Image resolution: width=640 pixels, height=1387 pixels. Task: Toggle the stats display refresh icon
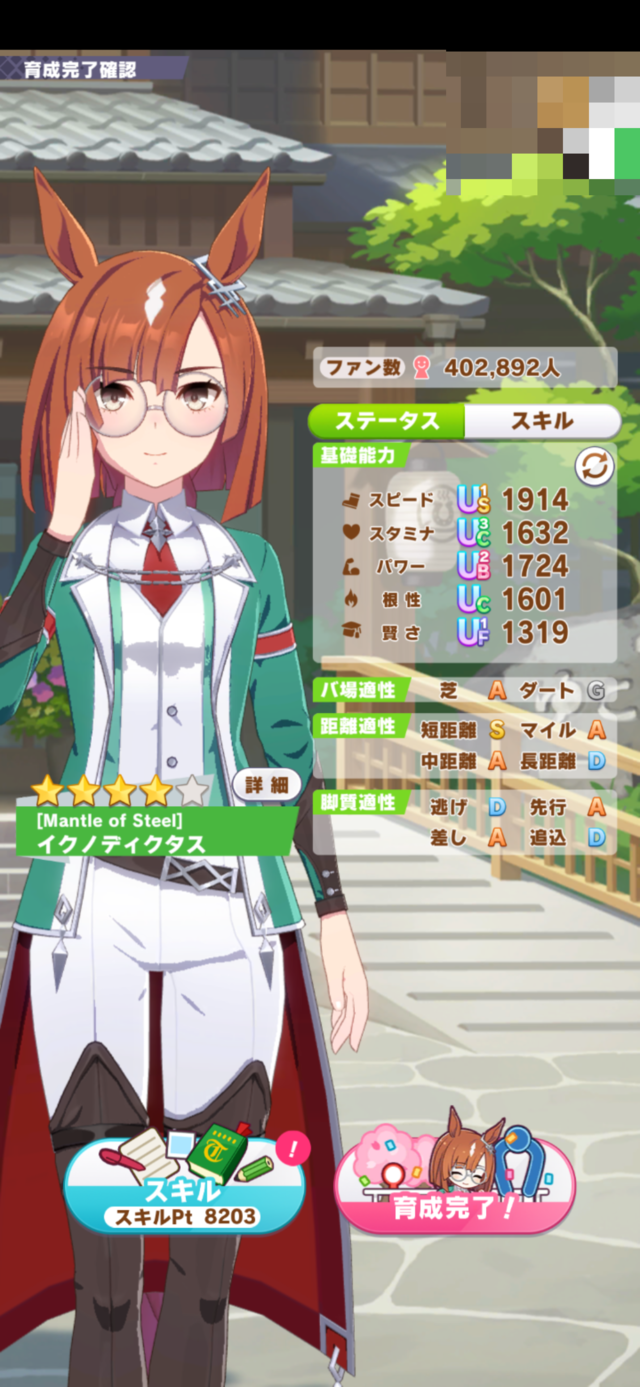pos(593,465)
